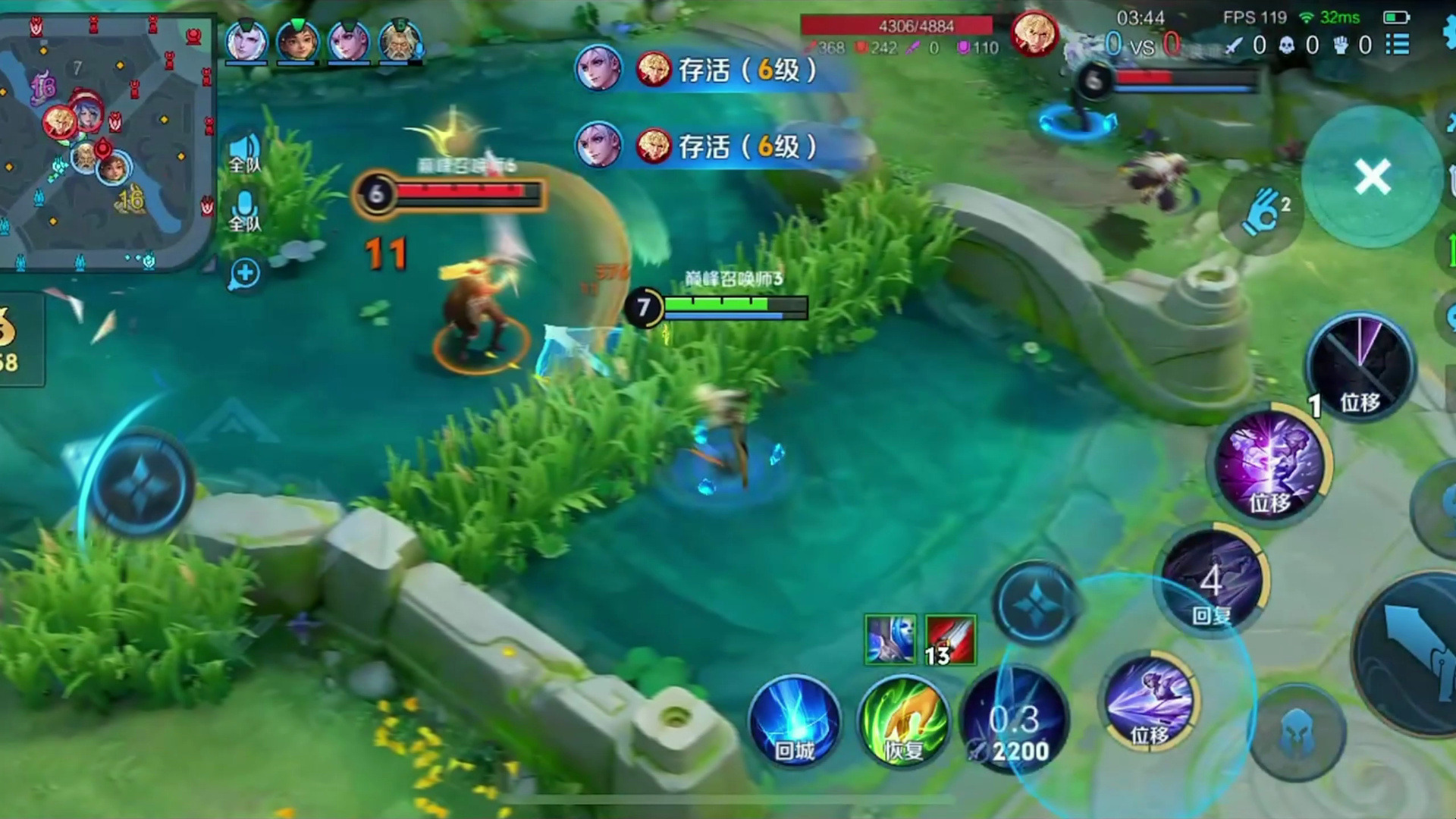
Task: Use the green 恢复 heal spell
Action: [x=903, y=721]
